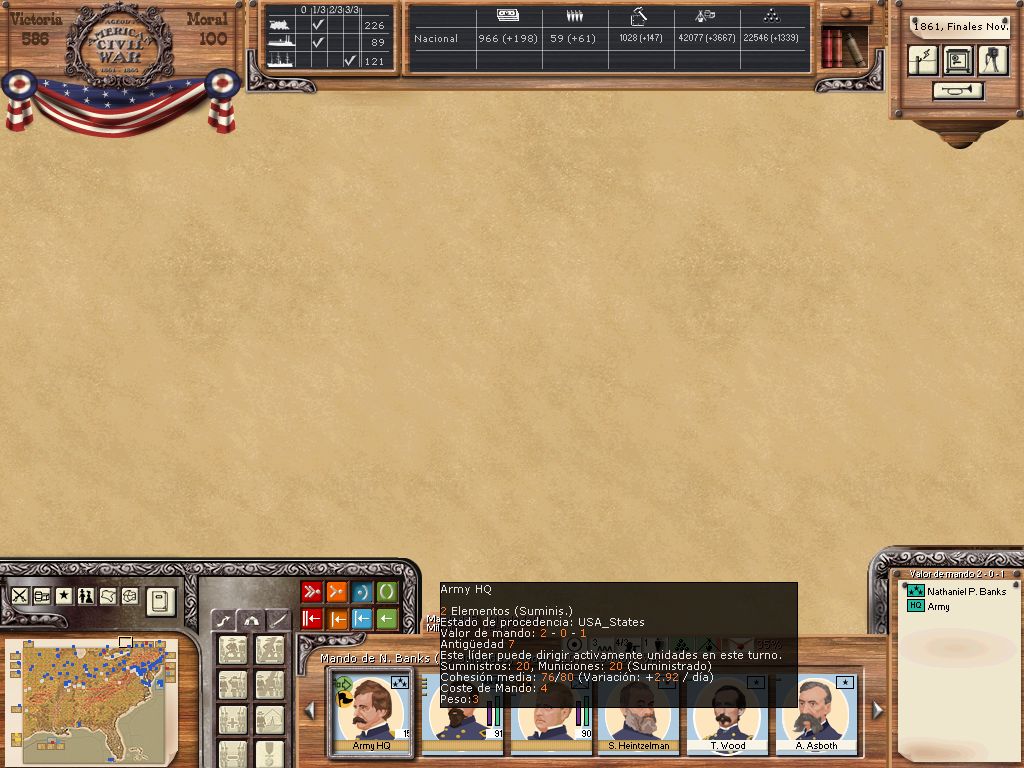End turn with the bugle button
Image resolution: width=1024 pixels, height=768 pixels.
tap(958, 91)
